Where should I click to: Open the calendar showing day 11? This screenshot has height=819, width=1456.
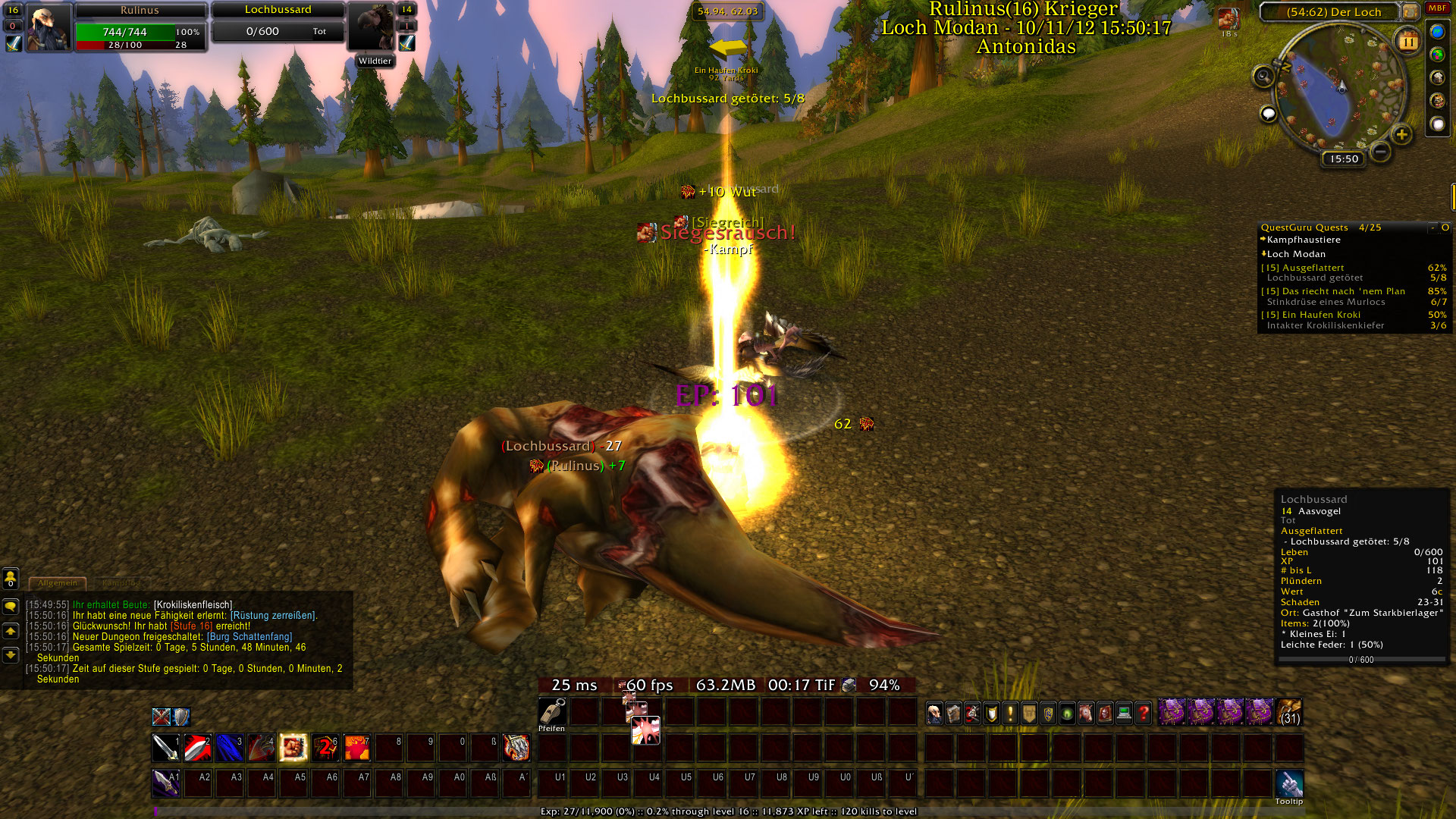1407,42
